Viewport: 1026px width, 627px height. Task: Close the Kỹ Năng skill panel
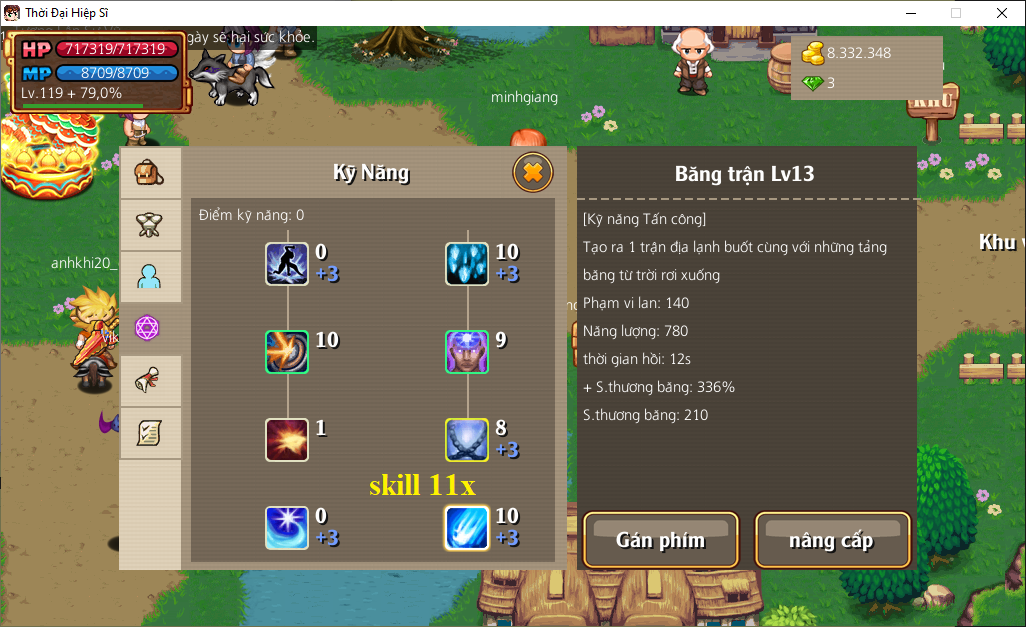(533, 173)
